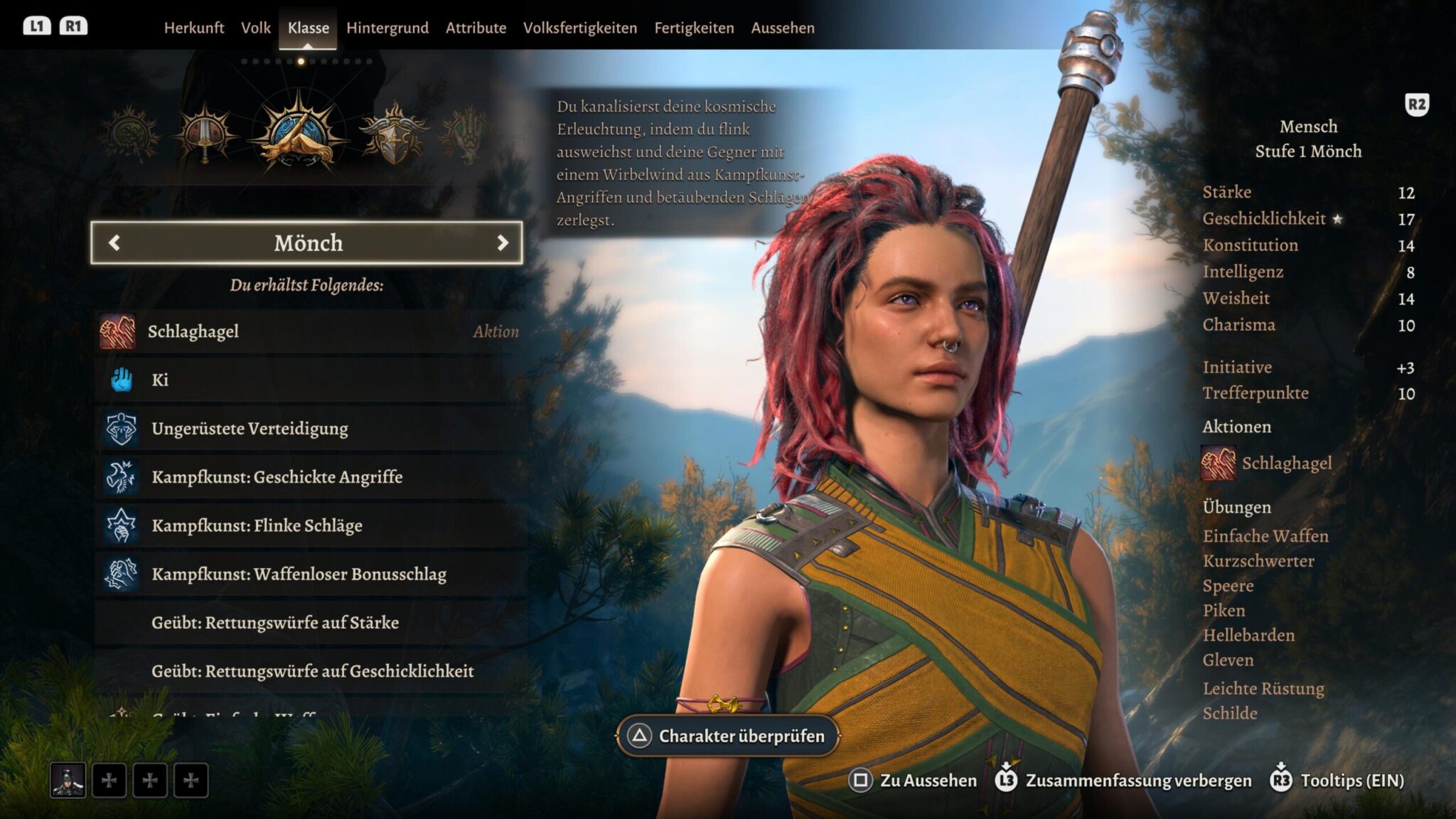
Task: Open the Volksfertigkeiten tab
Action: pyautogui.click(x=580, y=28)
